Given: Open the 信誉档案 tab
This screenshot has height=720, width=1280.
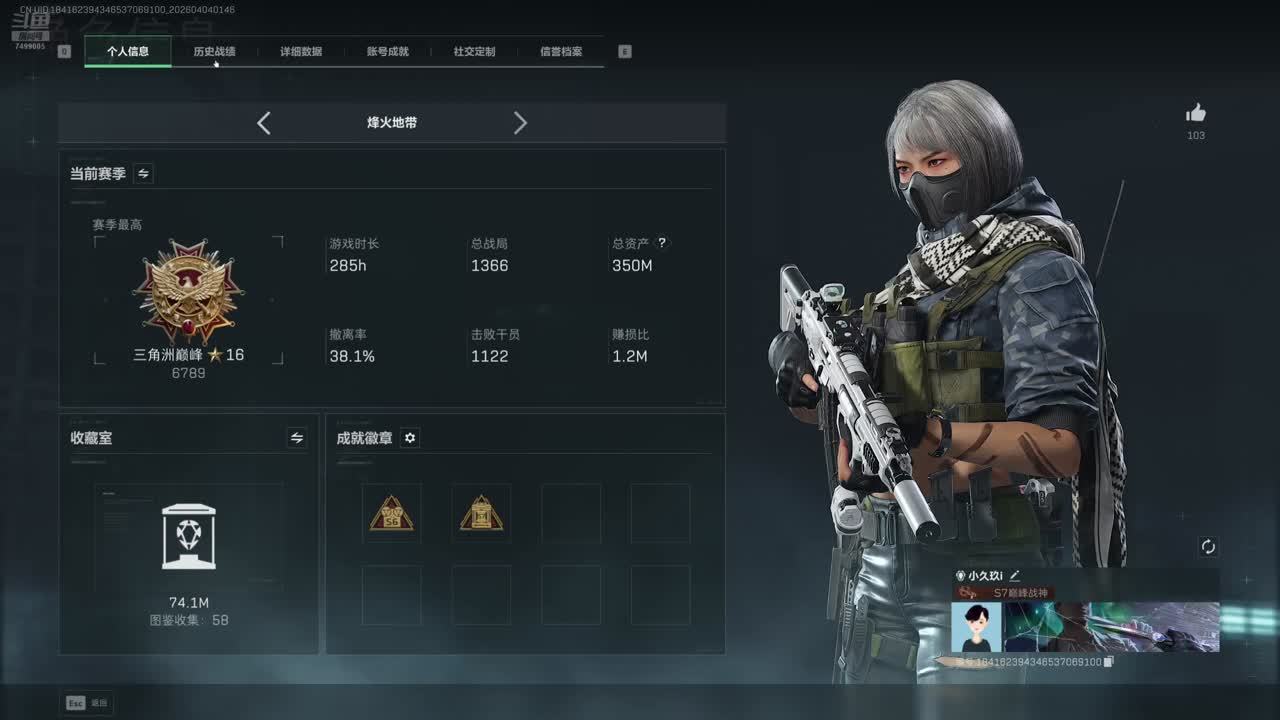Looking at the screenshot, I should pos(561,51).
